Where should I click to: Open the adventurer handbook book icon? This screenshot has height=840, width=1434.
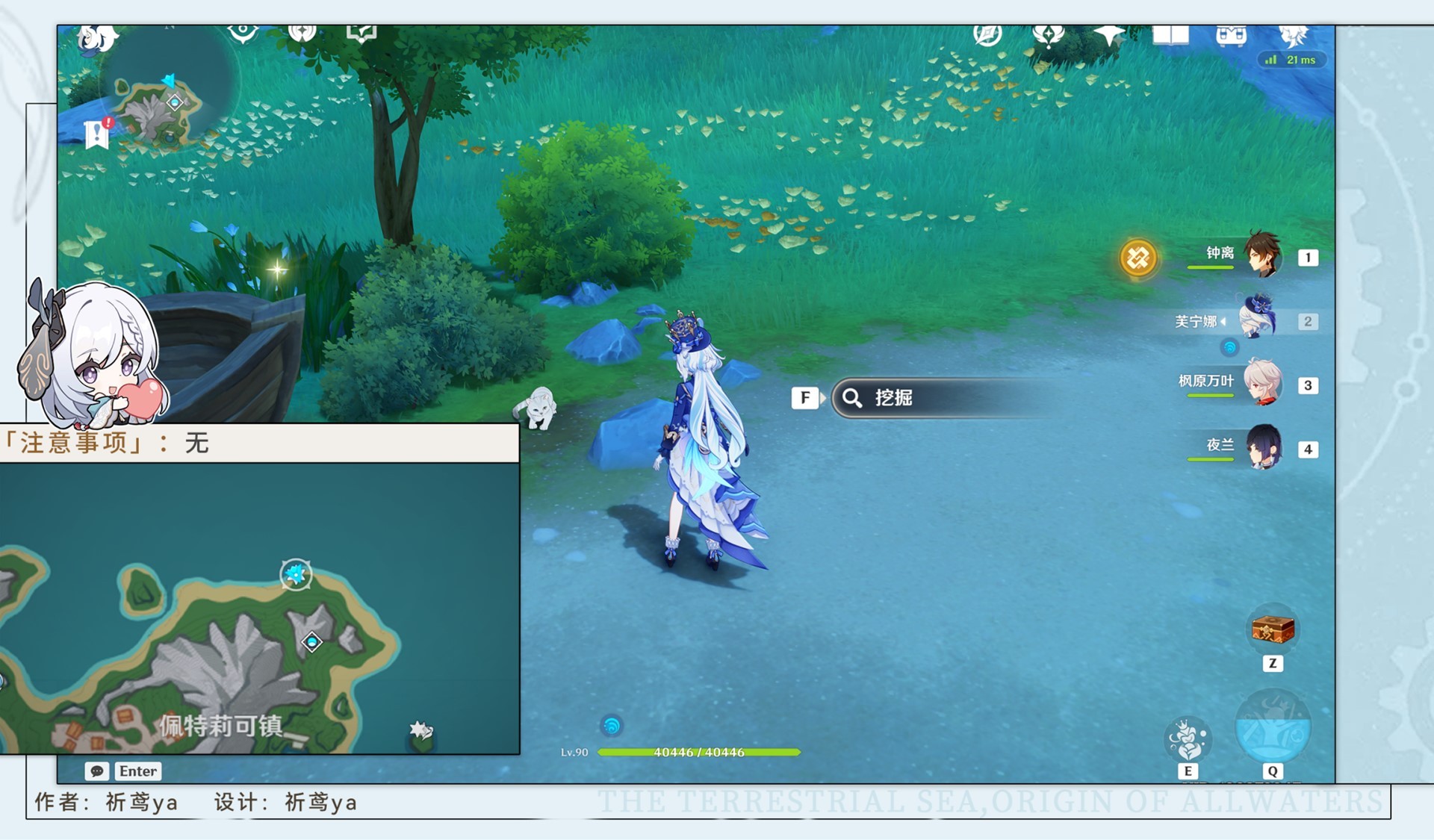[1170, 35]
